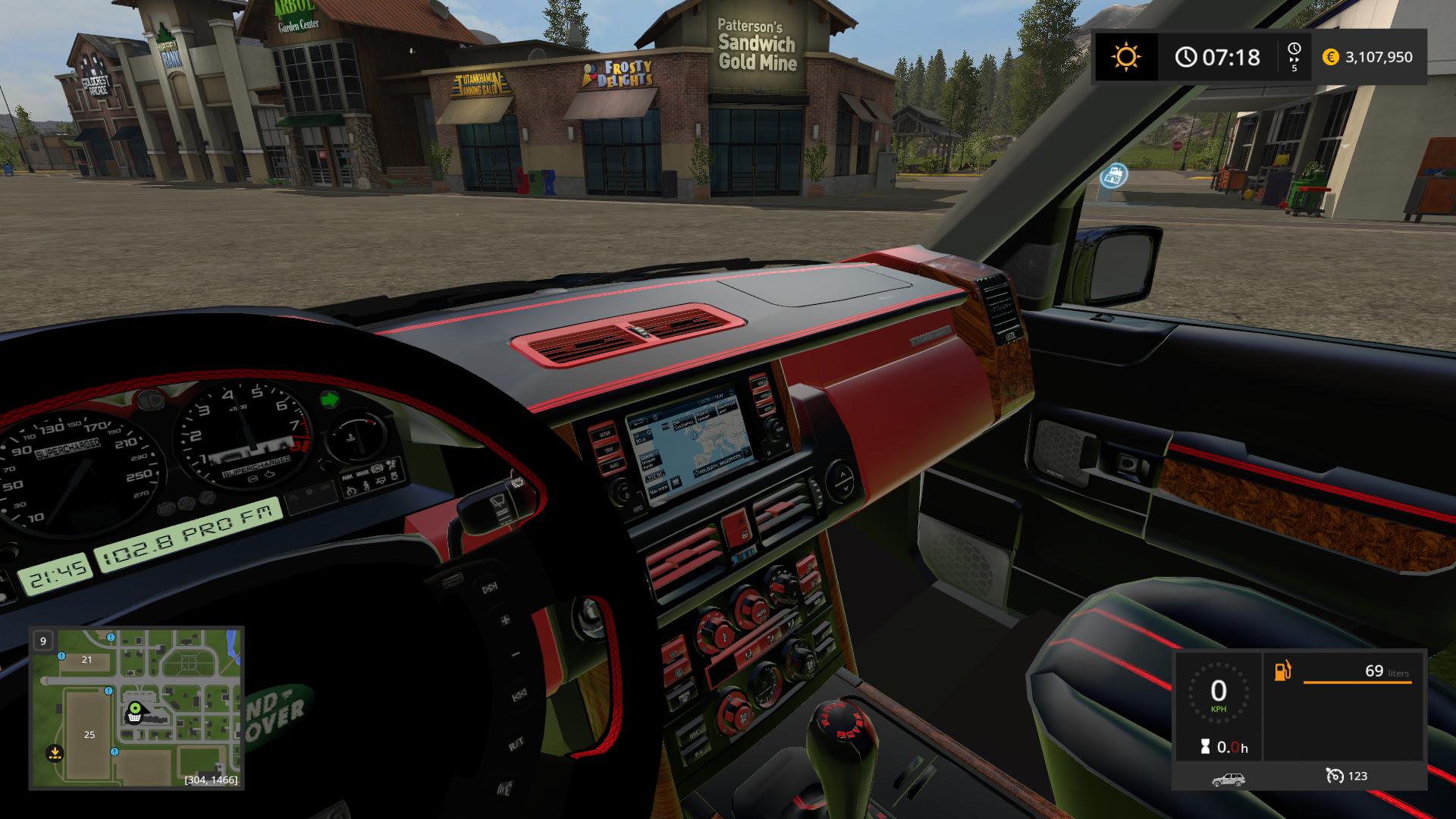Select the shop basket marker on minimap
The width and height of the screenshot is (1456, 819).
(x=133, y=720)
